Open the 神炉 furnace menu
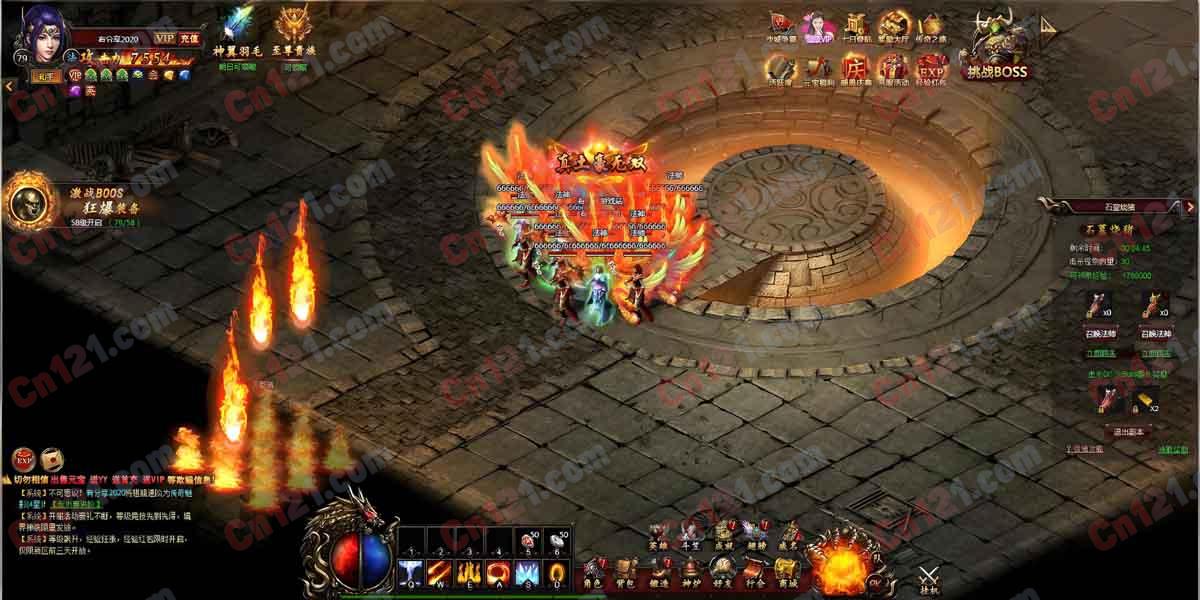1200x600 pixels. point(690,572)
